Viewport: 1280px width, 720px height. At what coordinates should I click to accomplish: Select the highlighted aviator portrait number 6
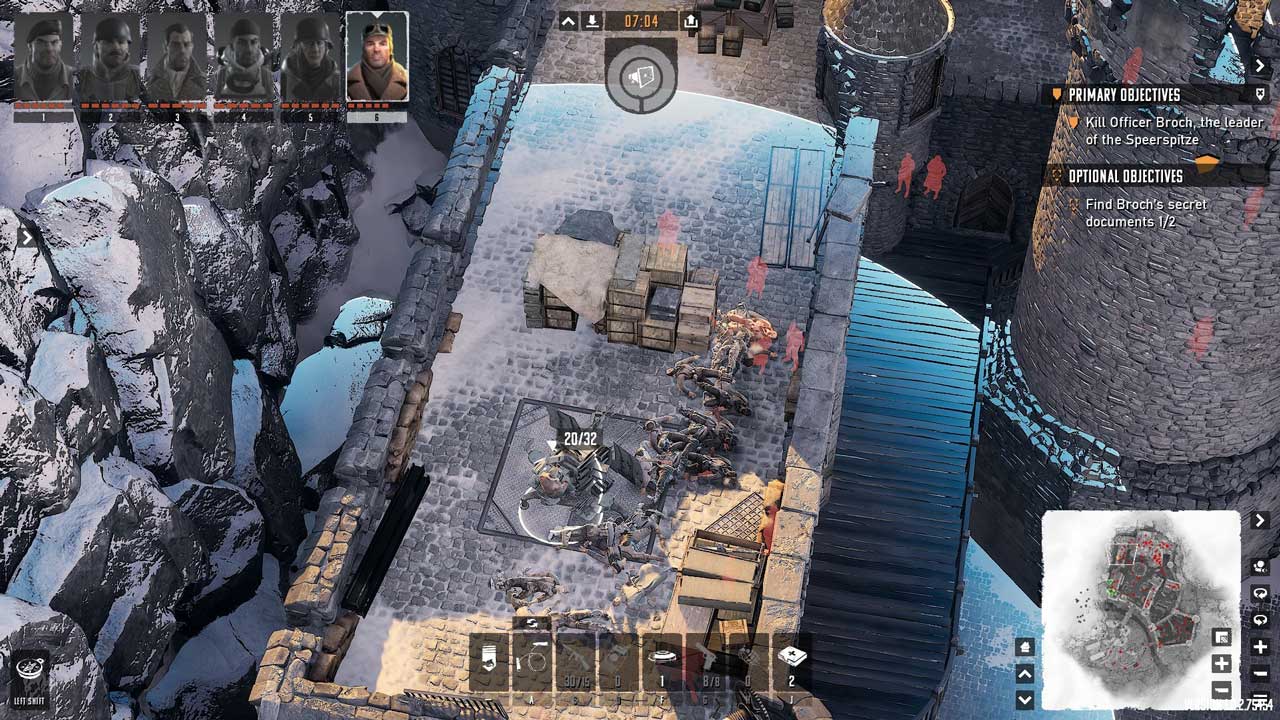coord(377,57)
